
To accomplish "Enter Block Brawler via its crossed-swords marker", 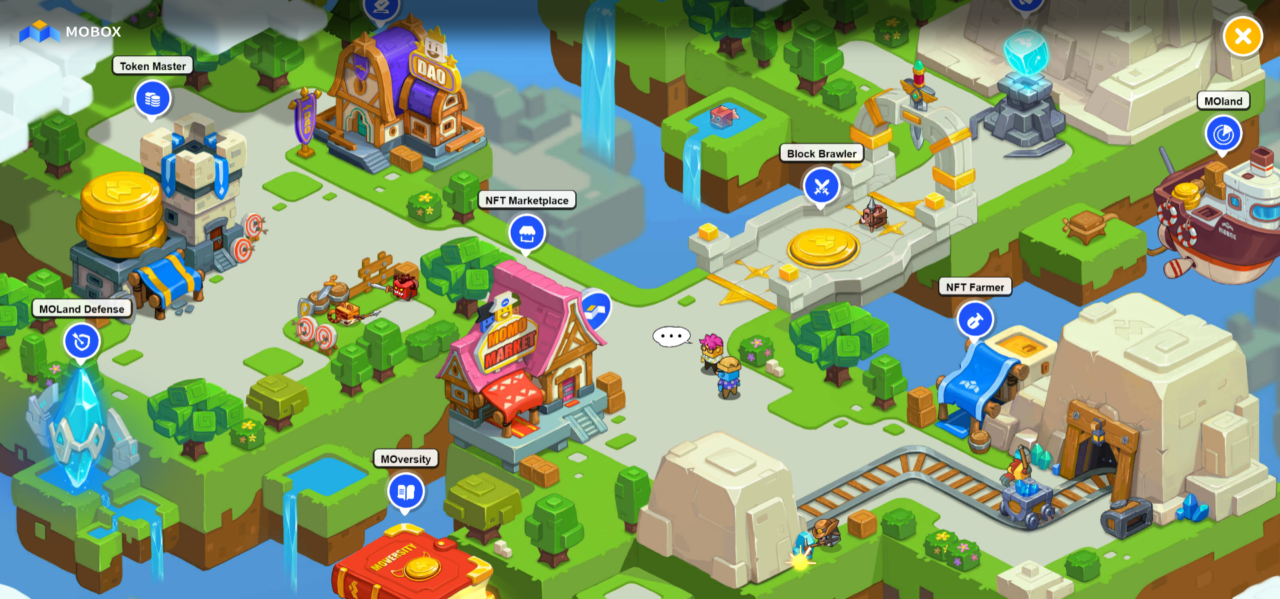I will [x=822, y=185].
